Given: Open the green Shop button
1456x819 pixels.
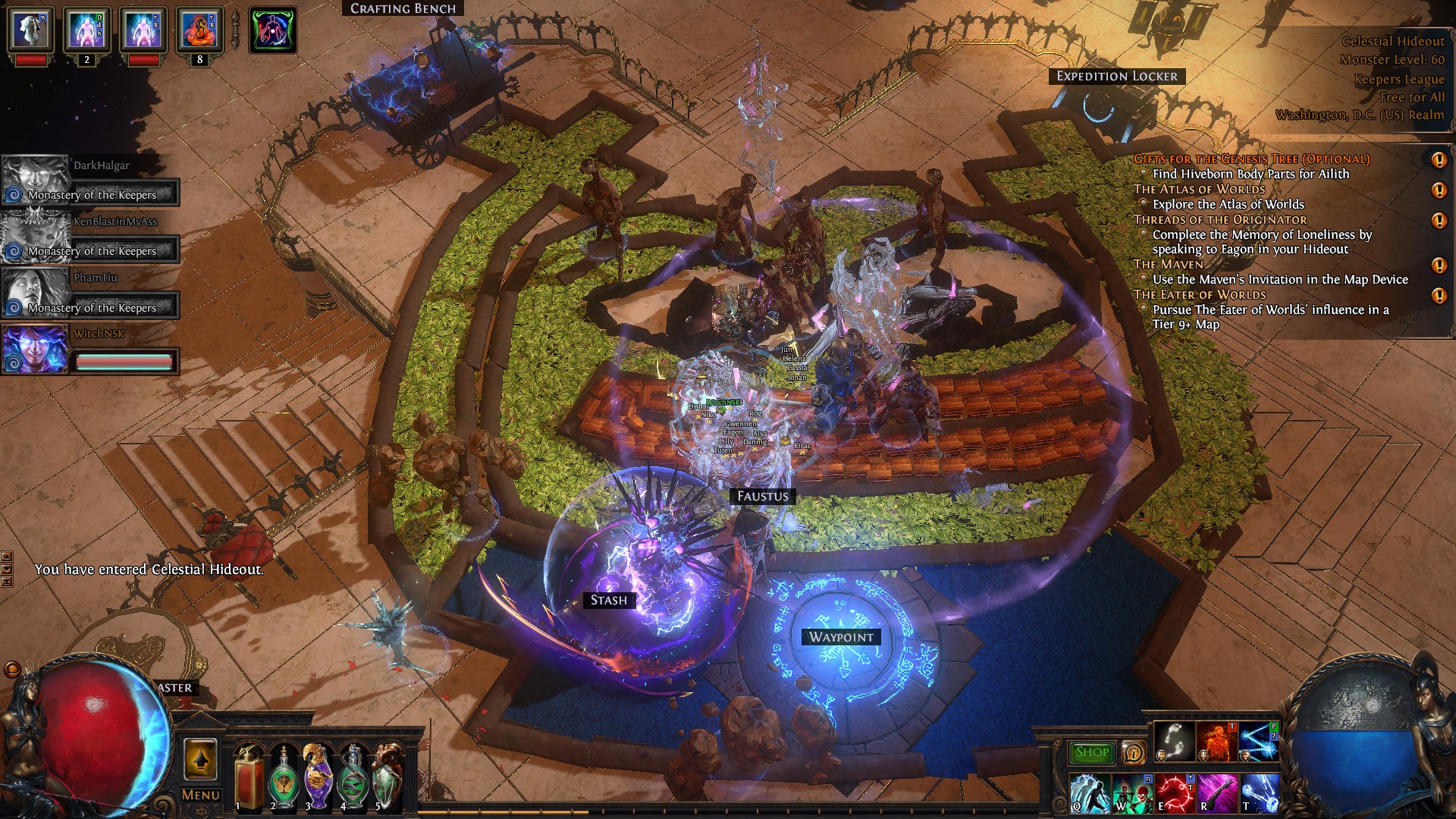Looking at the screenshot, I should (1092, 752).
